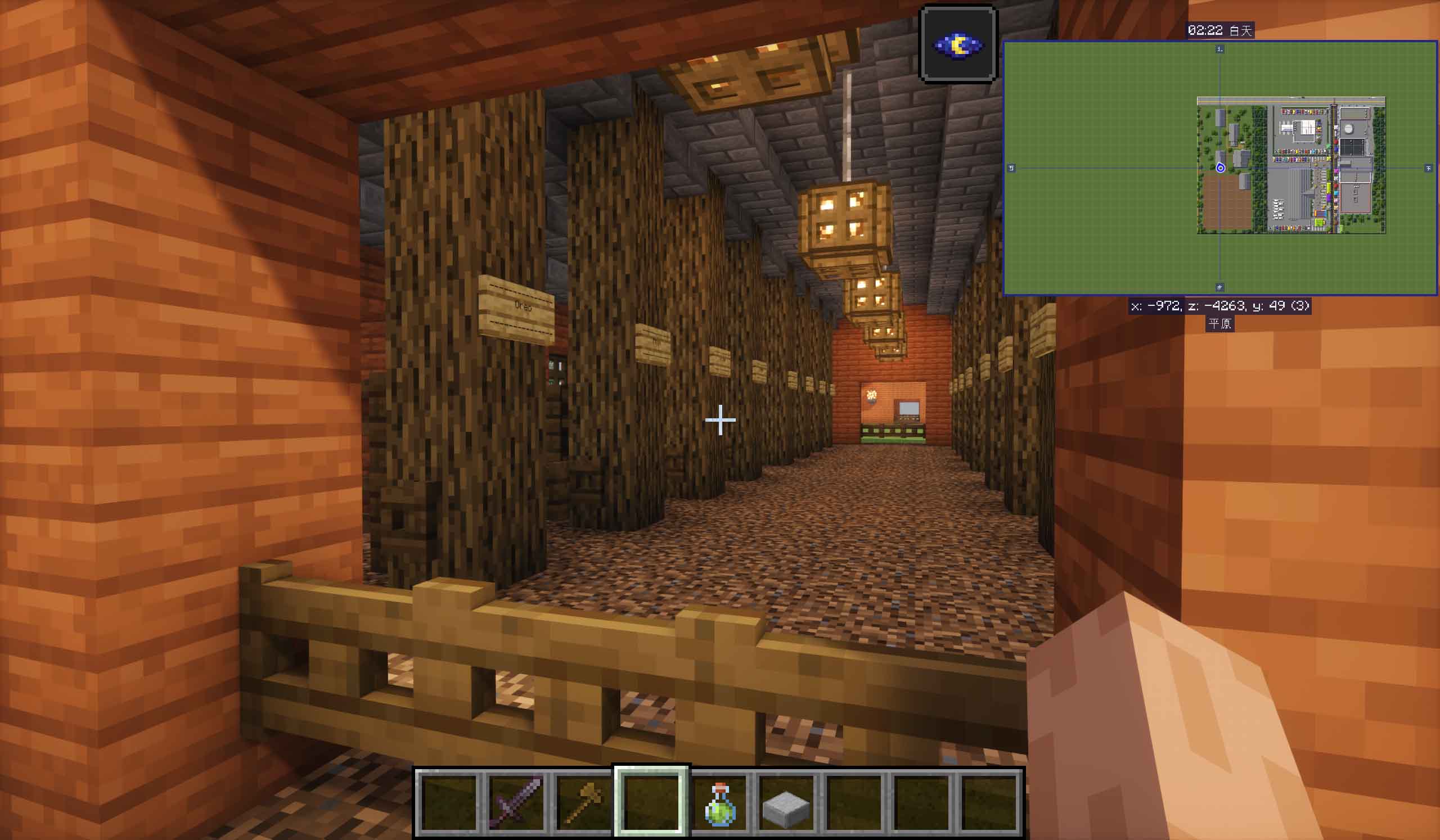Click the night vision effect icon
The height and width of the screenshot is (840, 1440).
click(958, 44)
